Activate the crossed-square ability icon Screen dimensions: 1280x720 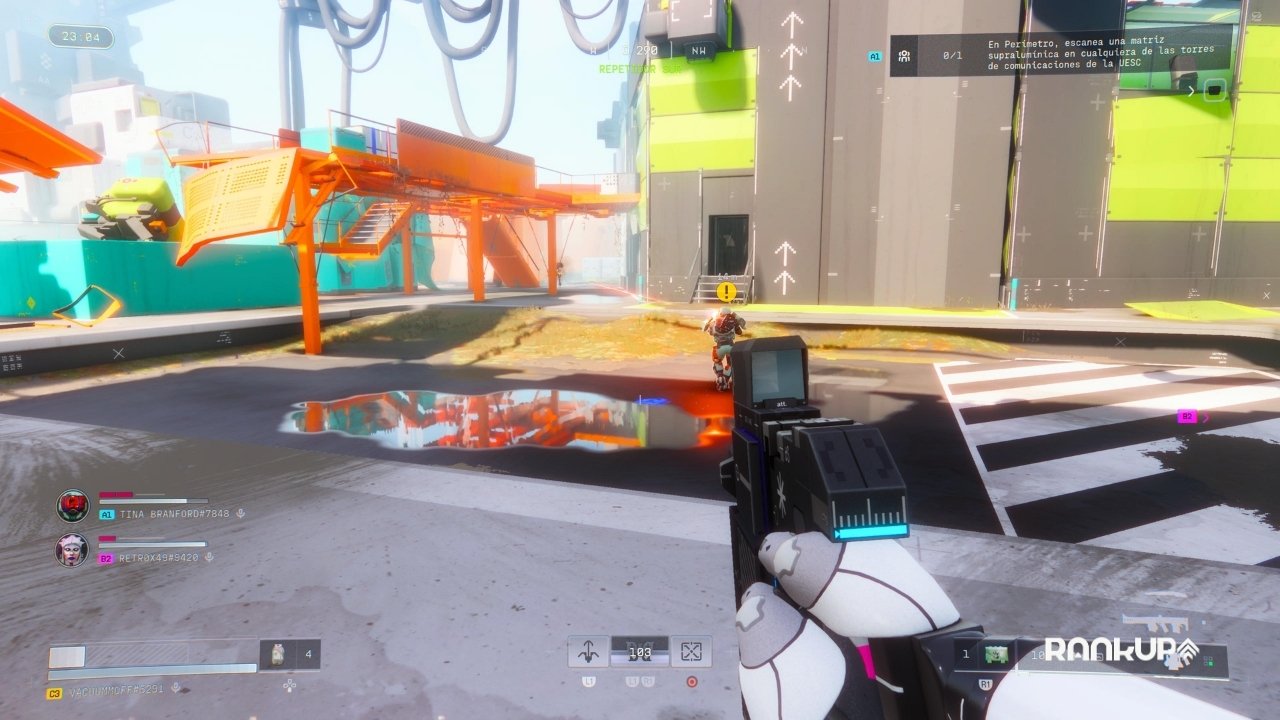691,652
